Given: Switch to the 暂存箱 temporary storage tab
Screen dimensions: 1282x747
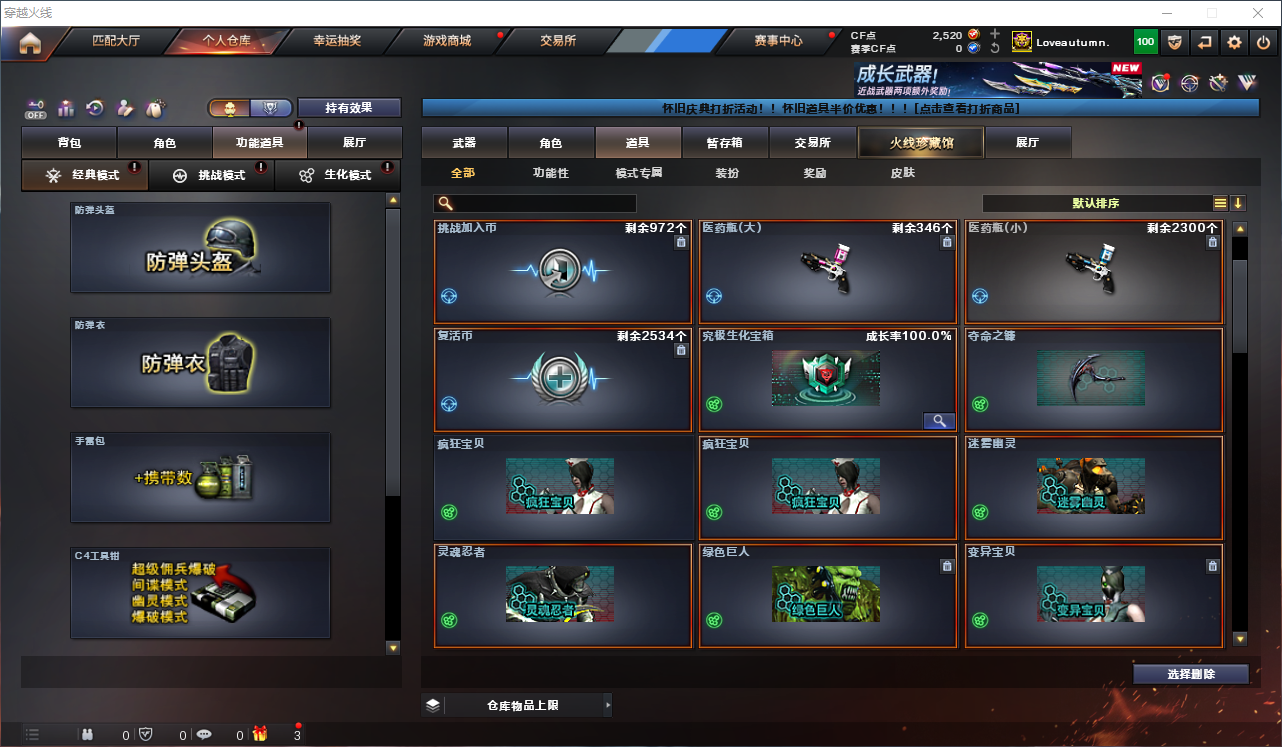Looking at the screenshot, I should [x=724, y=143].
